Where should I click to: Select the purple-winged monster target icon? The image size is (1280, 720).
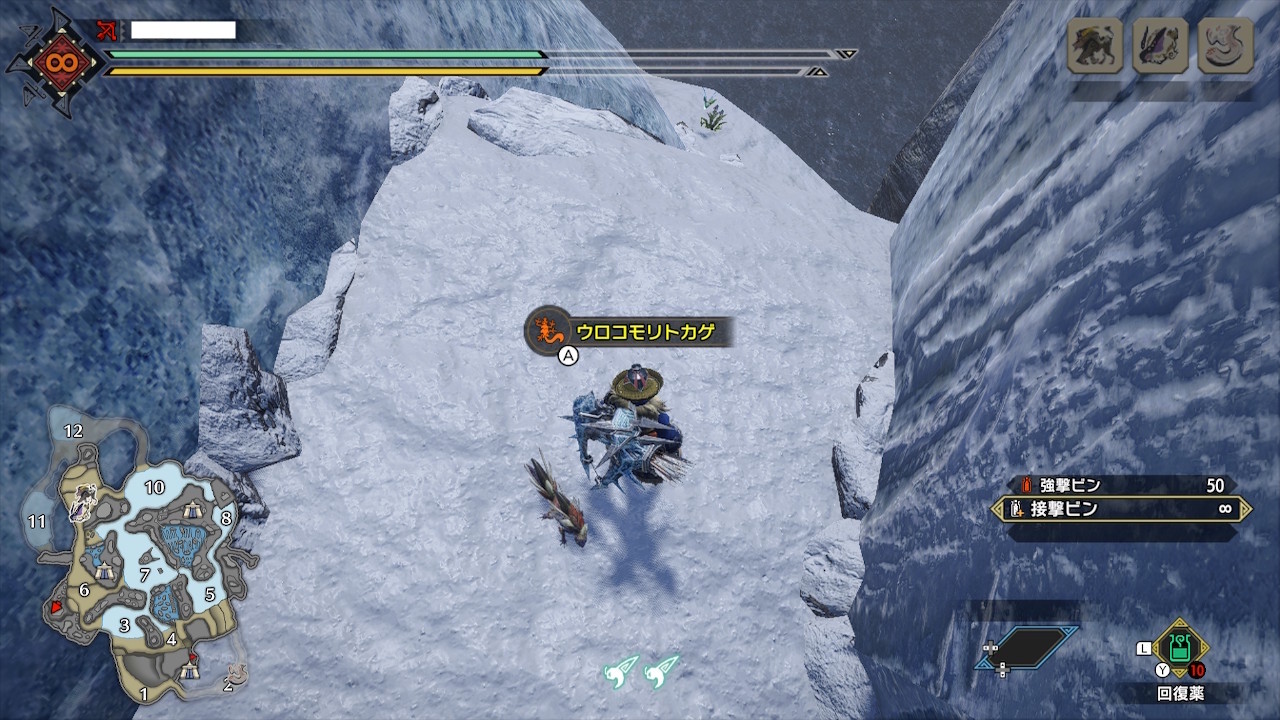click(x=1160, y=45)
